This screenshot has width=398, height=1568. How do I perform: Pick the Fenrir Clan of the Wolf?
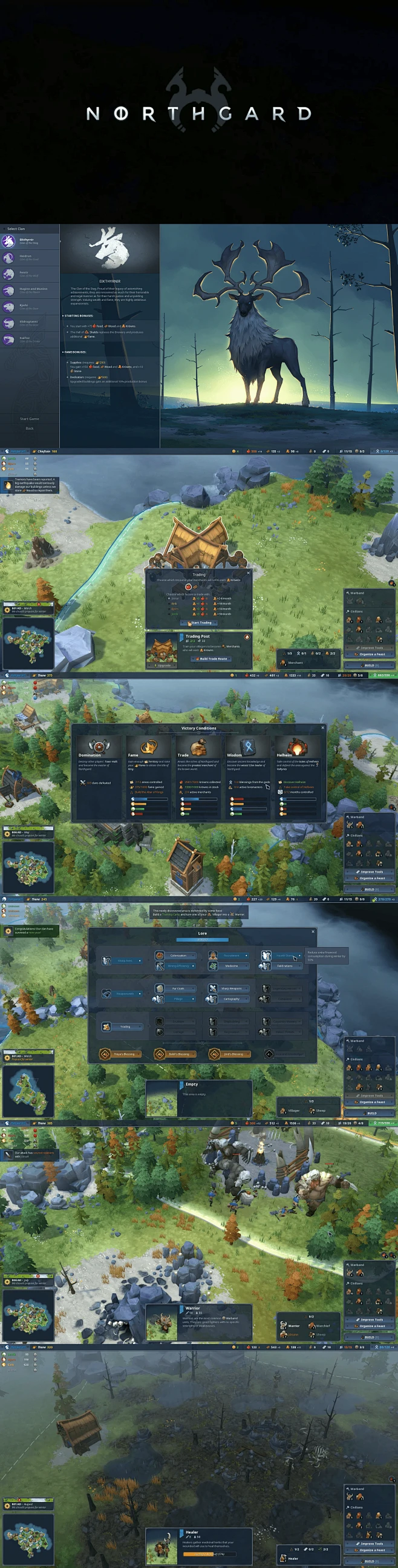(29, 274)
